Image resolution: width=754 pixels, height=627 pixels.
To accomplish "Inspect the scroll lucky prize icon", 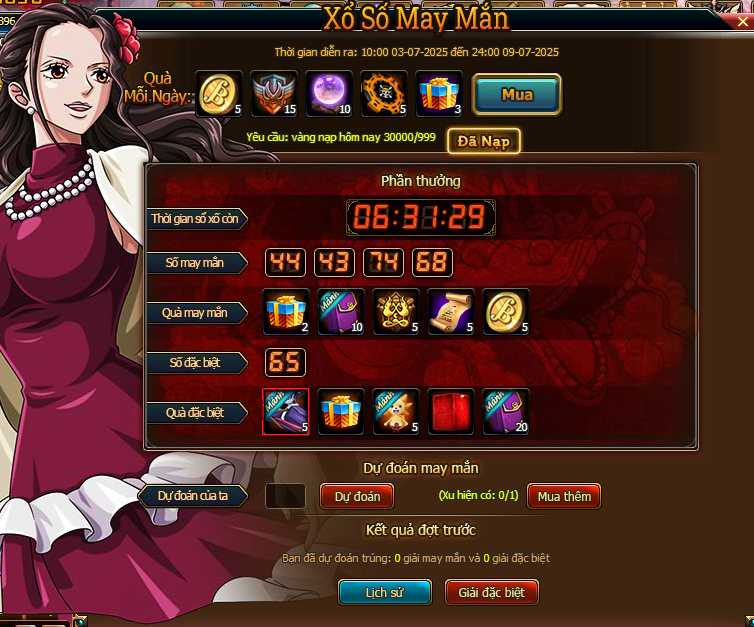I will point(451,312).
